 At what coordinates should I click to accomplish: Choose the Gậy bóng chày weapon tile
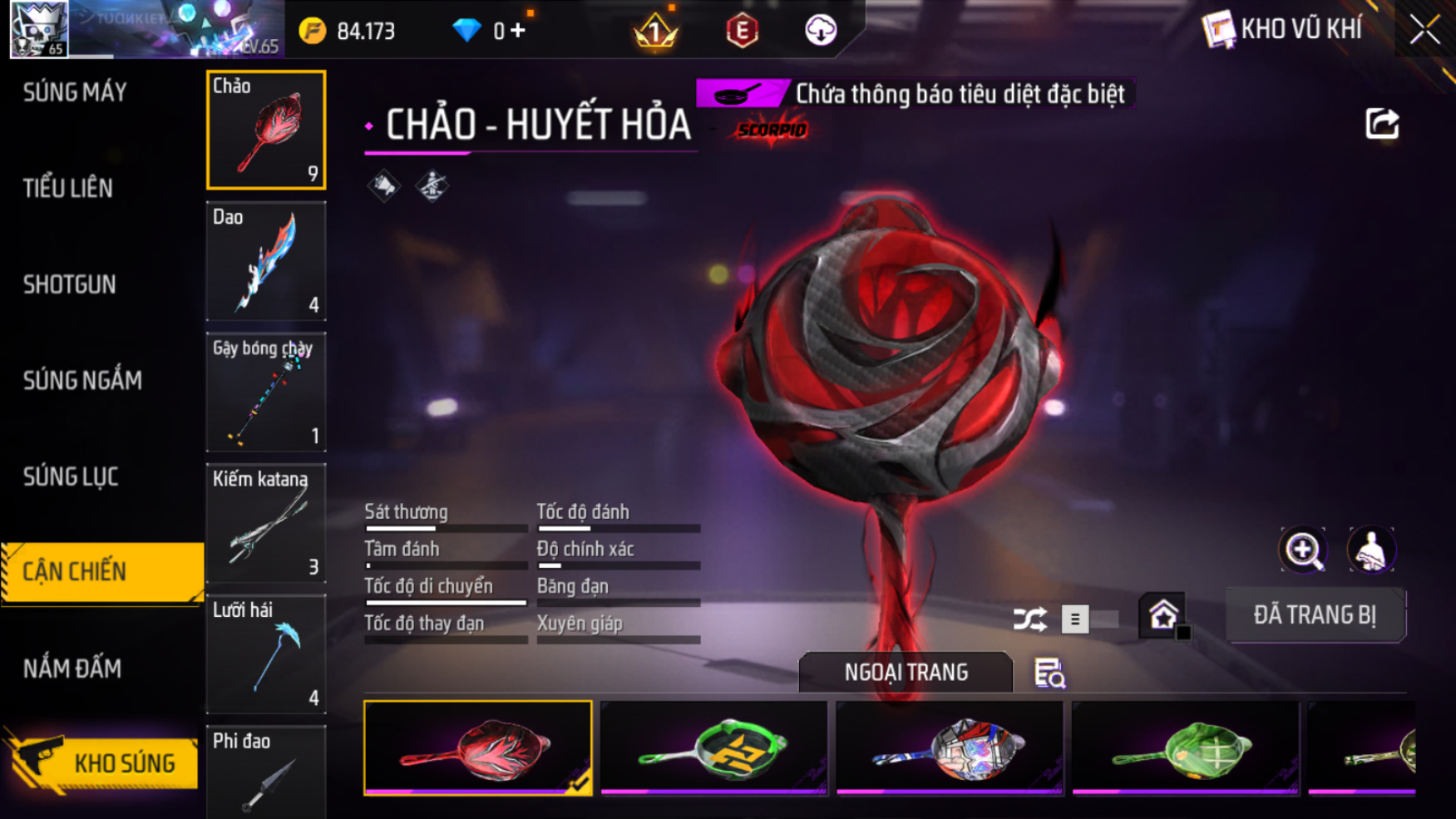pyautogui.click(x=266, y=392)
